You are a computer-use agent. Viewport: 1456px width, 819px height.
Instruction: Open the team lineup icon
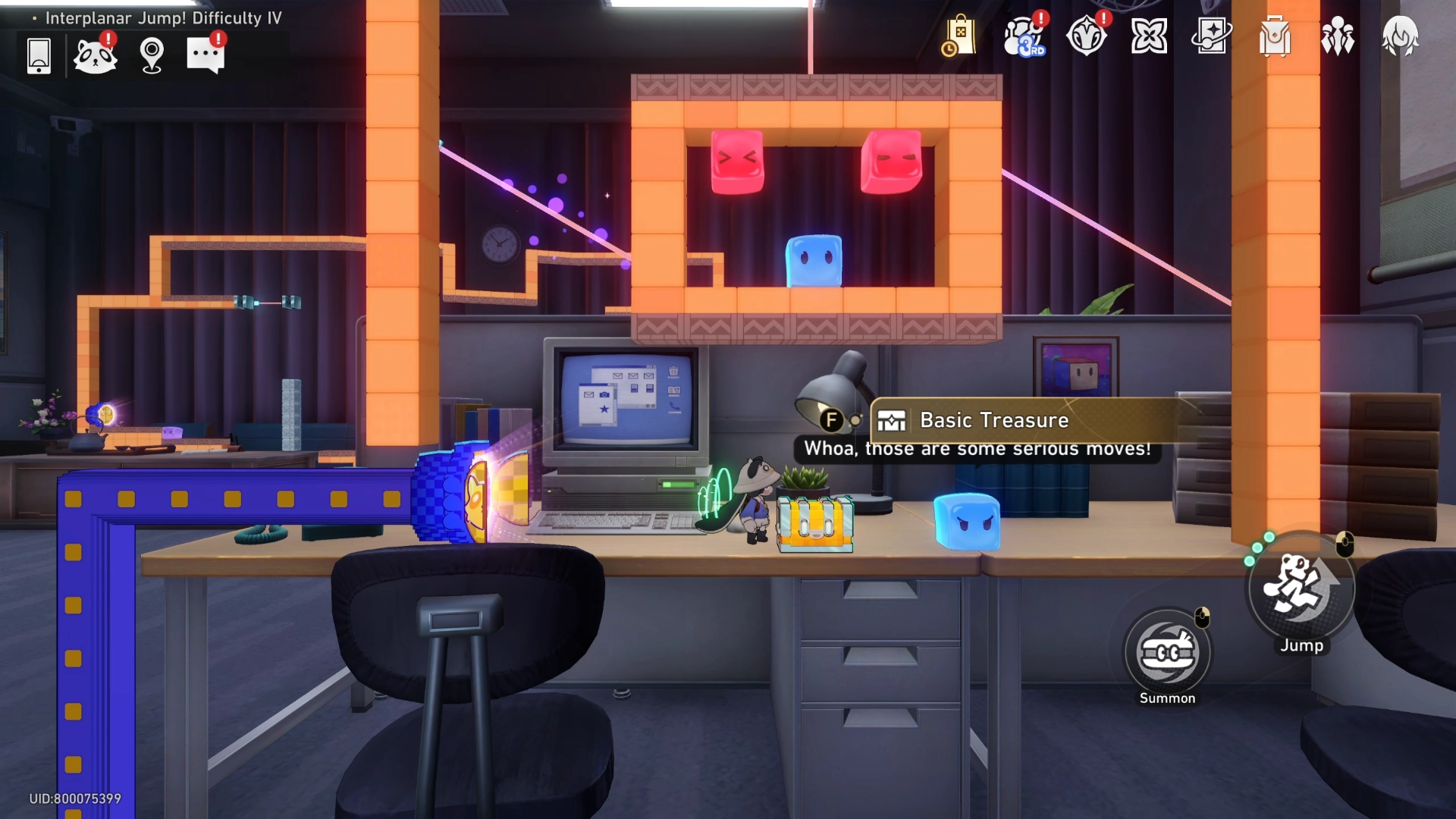coord(1338,36)
